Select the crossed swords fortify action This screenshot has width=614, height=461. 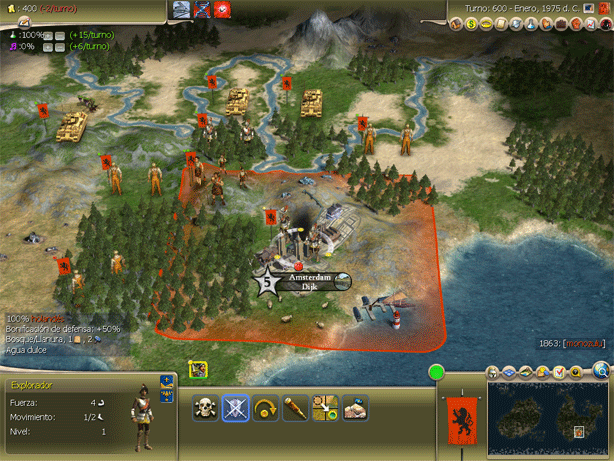(x=236, y=408)
